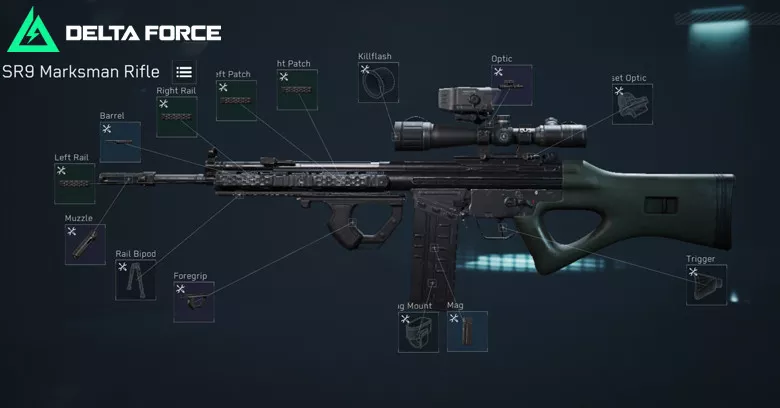Select the Muzzle attachment slot
The image size is (780, 408).
[x=85, y=244]
